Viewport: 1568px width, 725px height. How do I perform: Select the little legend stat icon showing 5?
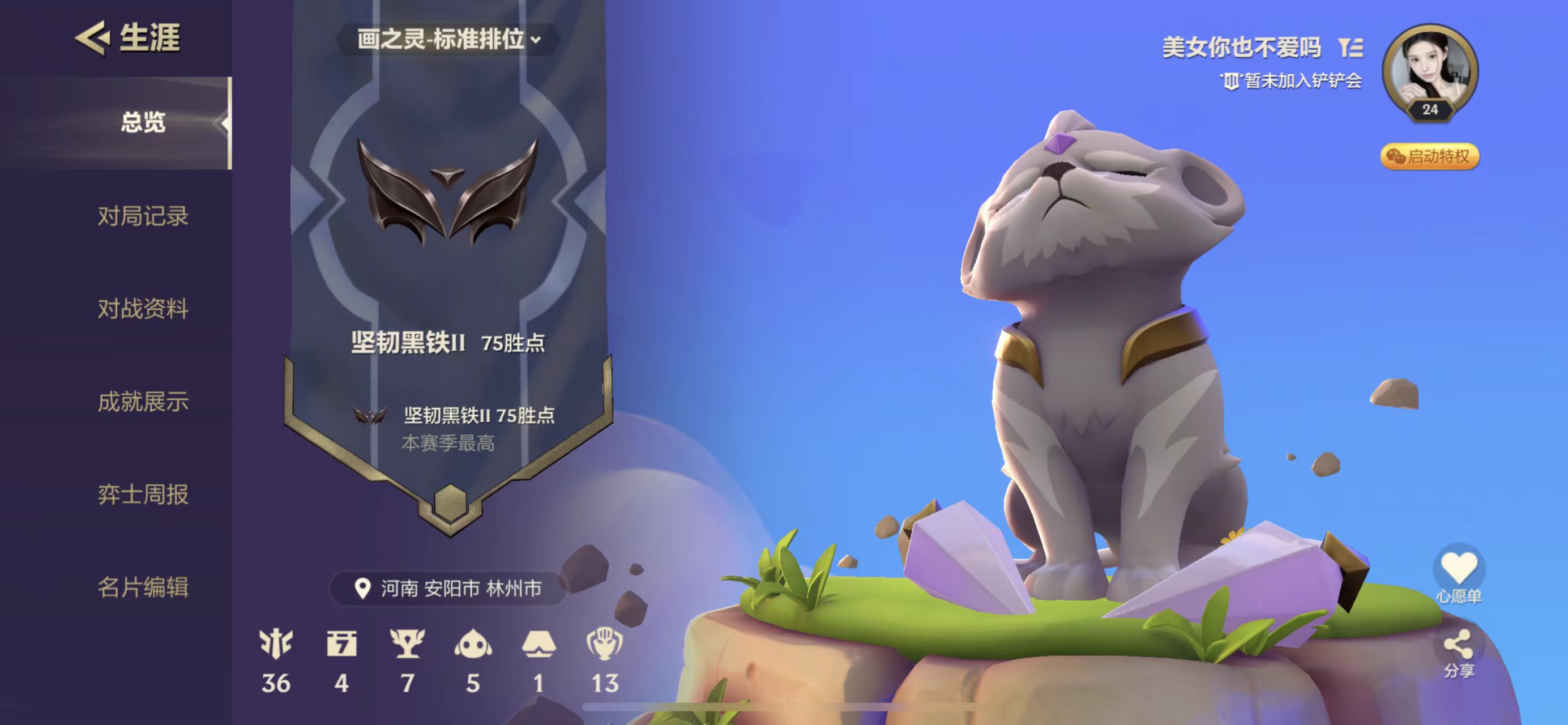pos(473,644)
